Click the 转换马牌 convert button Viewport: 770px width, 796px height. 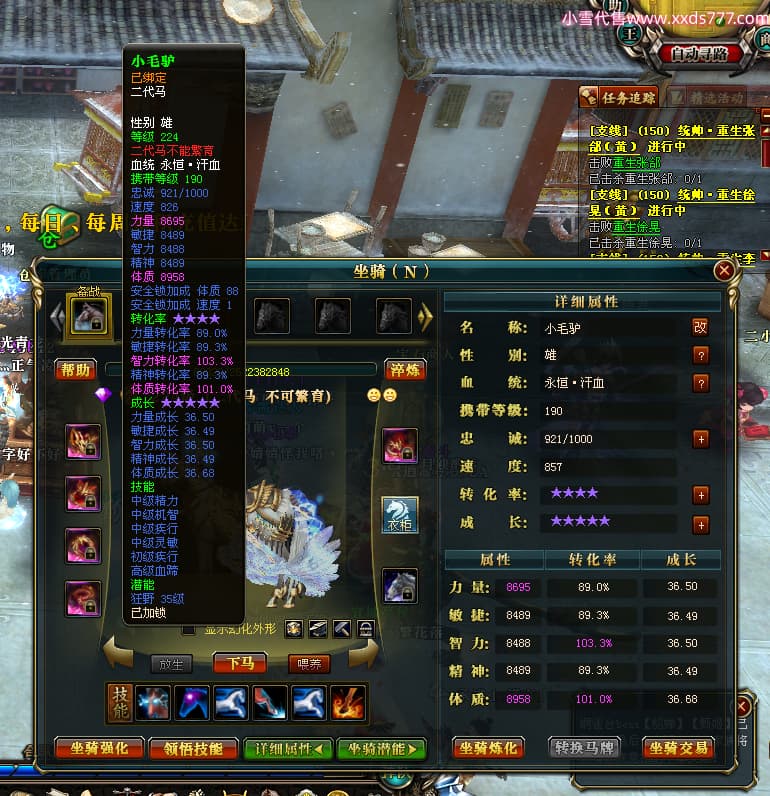tap(584, 748)
